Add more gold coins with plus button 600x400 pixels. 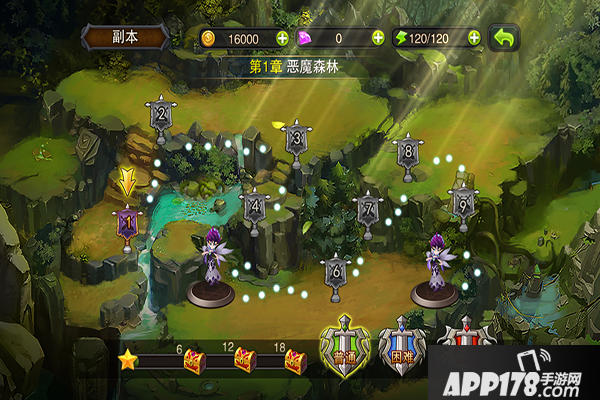(282, 38)
